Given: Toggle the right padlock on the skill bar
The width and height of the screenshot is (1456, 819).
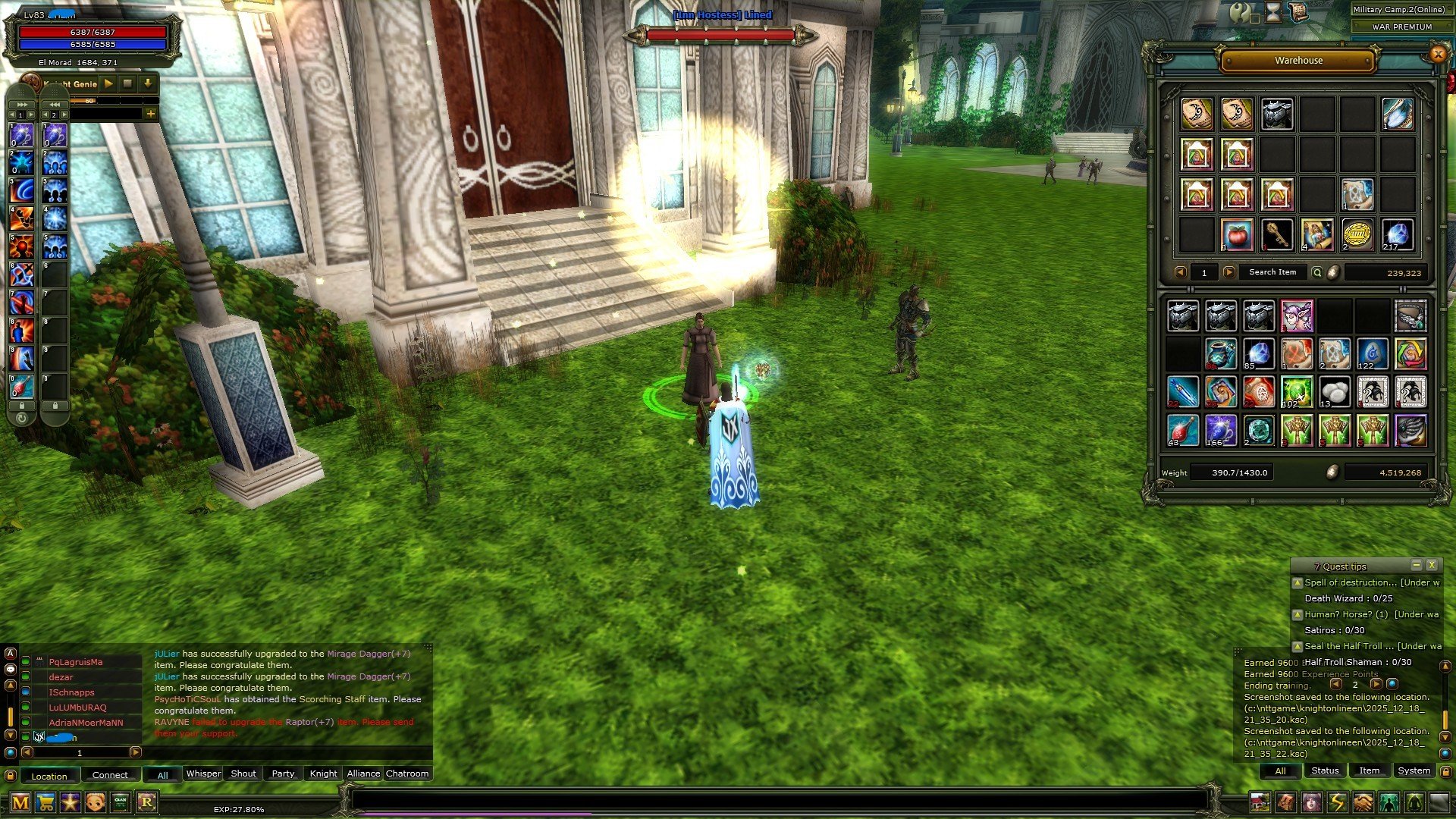Looking at the screenshot, I should point(55,405).
